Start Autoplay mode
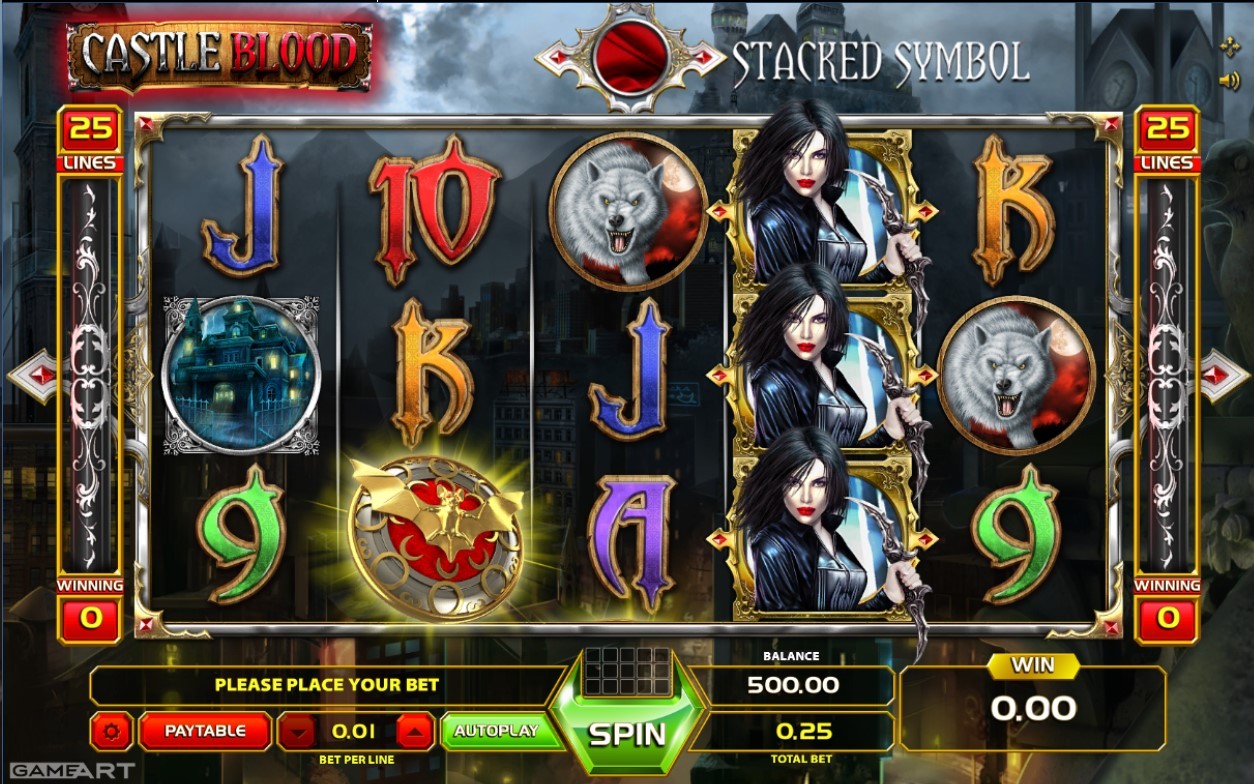 (x=496, y=731)
